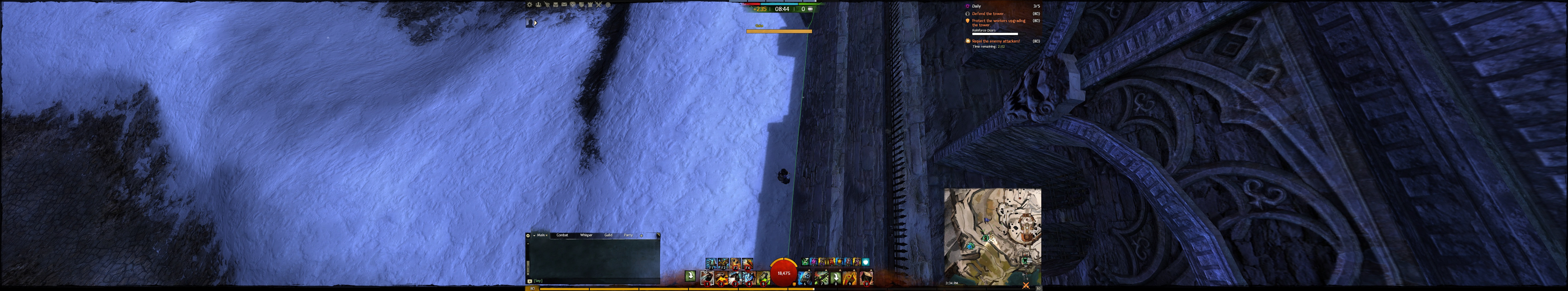This screenshot has width=1568, height=291.
Task: Expand the party portrait arrow
Action: coord(536,23)
